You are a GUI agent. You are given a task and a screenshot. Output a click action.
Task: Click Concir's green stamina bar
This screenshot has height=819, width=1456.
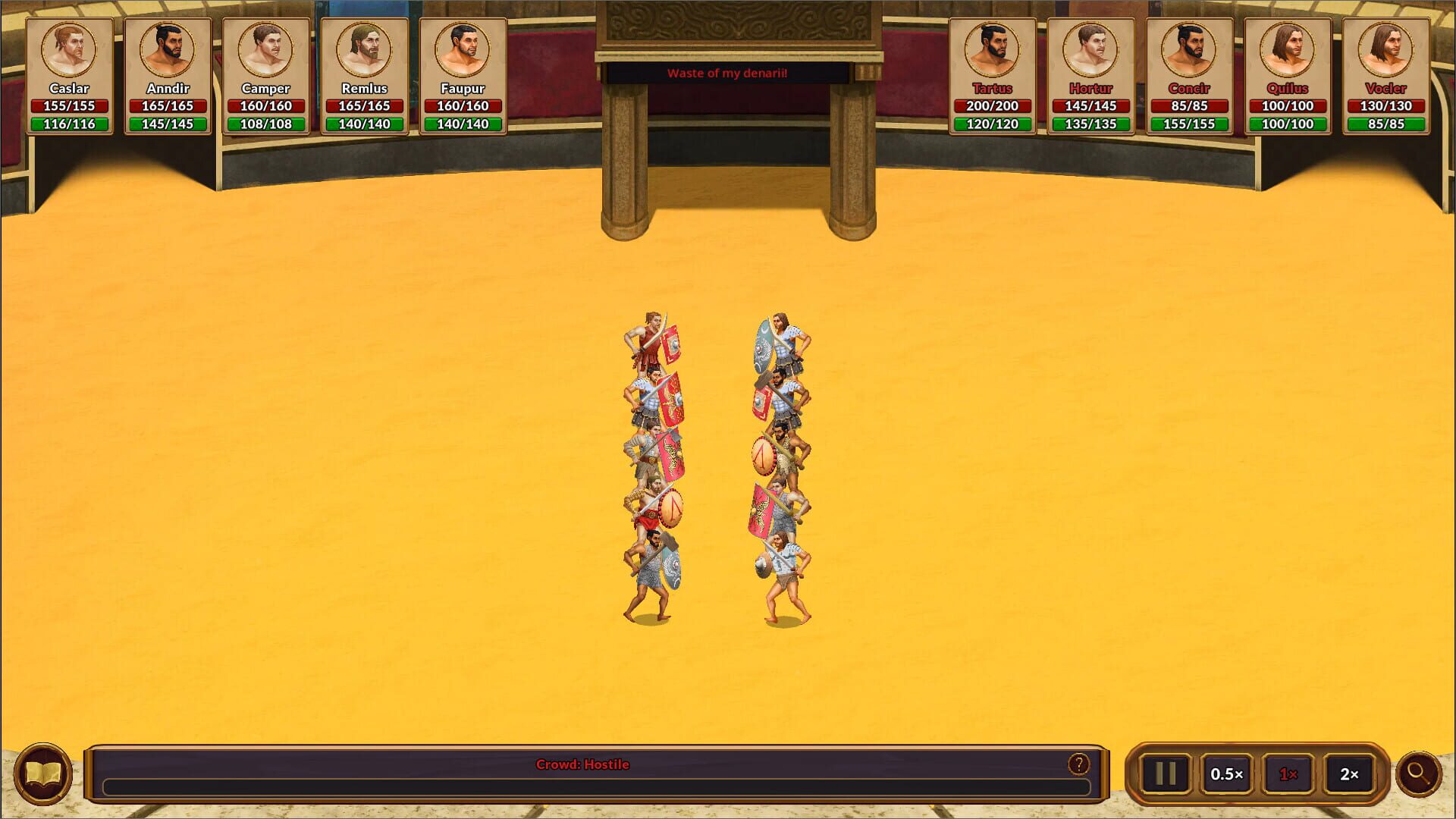click(1191, 124)
